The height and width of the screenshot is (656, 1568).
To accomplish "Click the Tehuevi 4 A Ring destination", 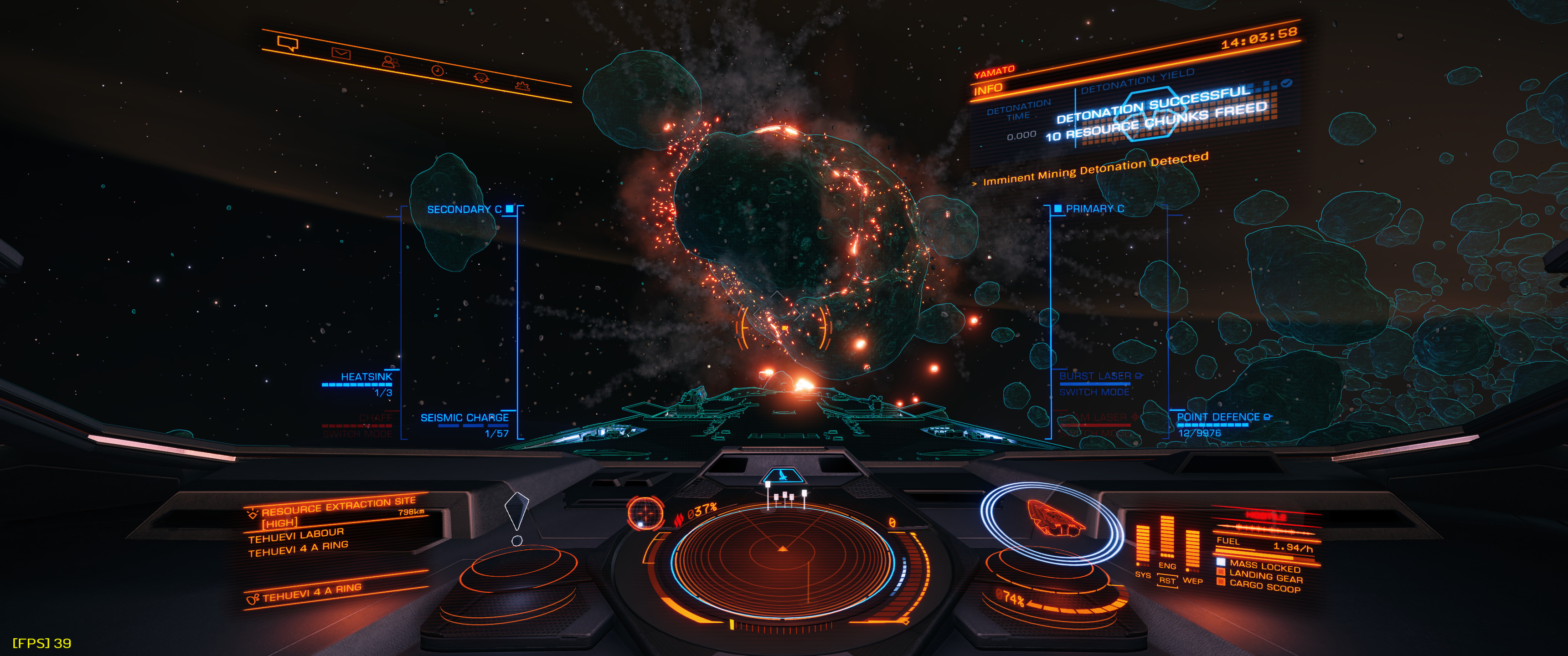I will tap(312, 592).
